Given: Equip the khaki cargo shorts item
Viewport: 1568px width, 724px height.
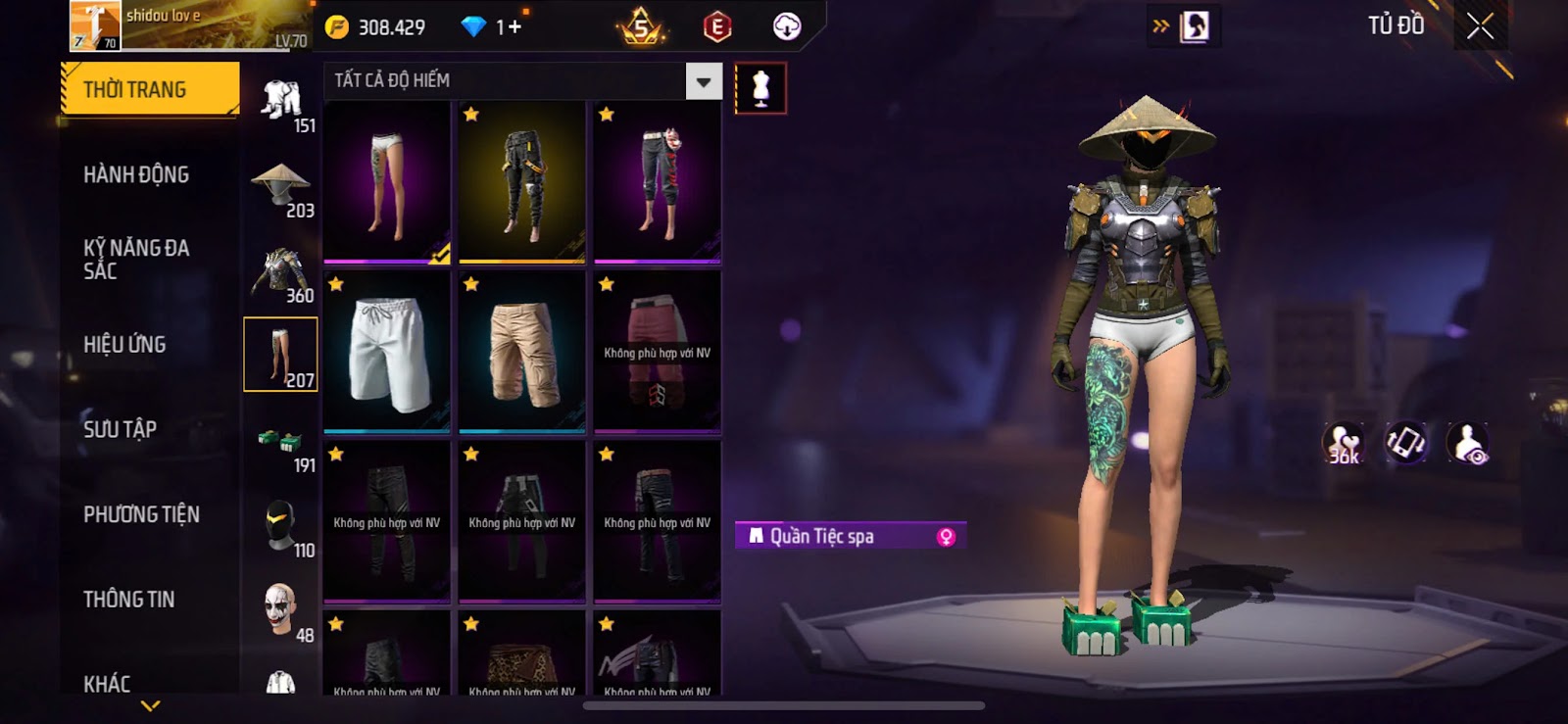Looking at the screenshot, I should coord(522,352).
